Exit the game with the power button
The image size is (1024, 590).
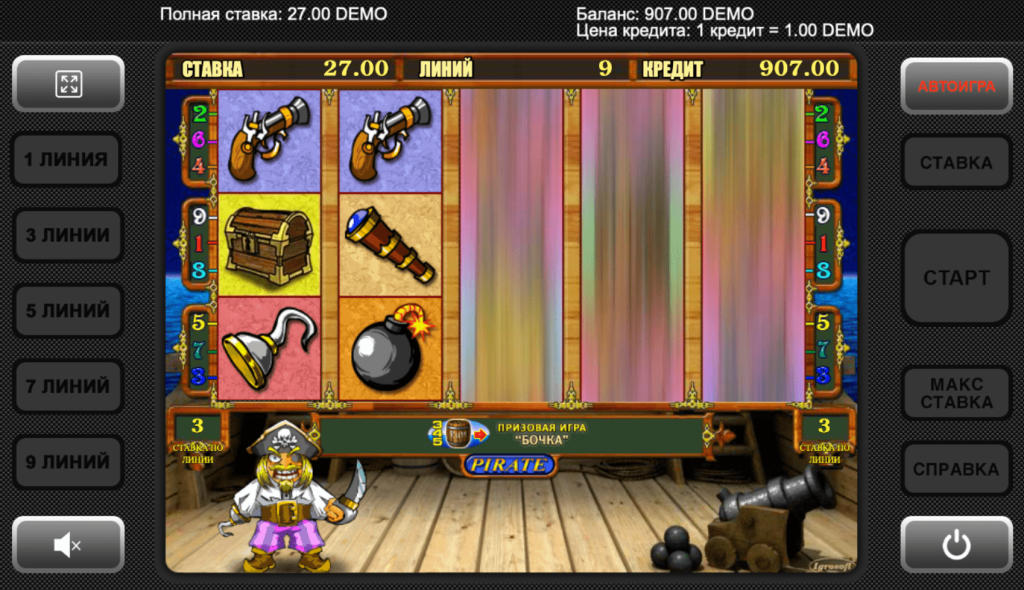click(956, 545)
